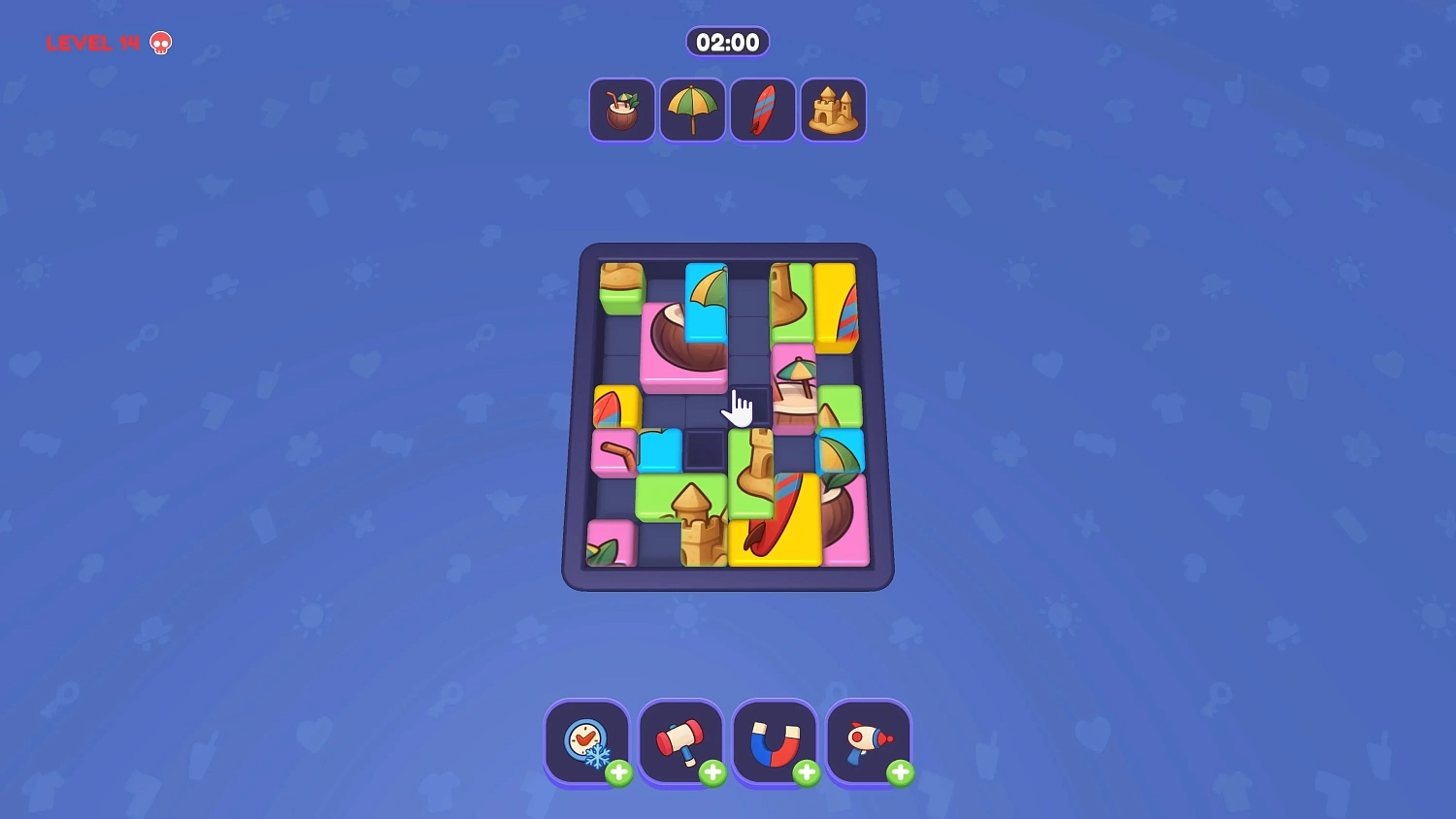The height and width of the screenshot is (819, 1456).
Task: Buy more freeze timer boosters via plus badge
Action: click(x=621, y=773)
